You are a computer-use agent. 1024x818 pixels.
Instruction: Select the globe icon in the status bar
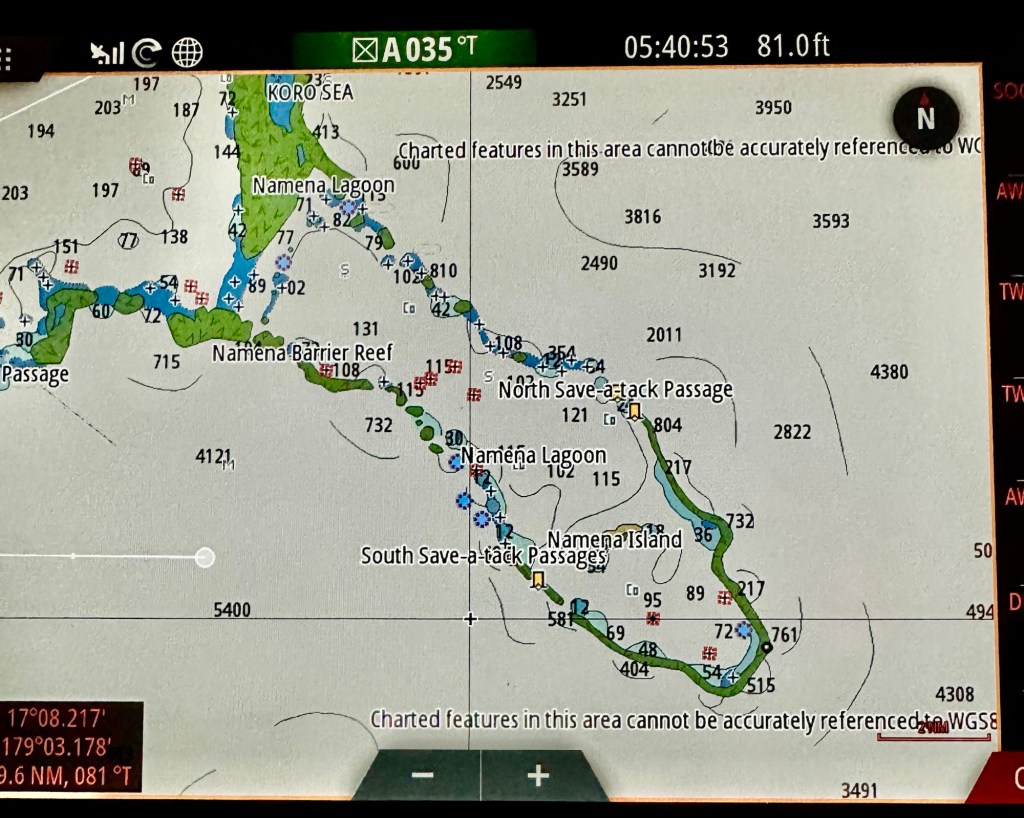pyautogui.click(x=187, y=52)
